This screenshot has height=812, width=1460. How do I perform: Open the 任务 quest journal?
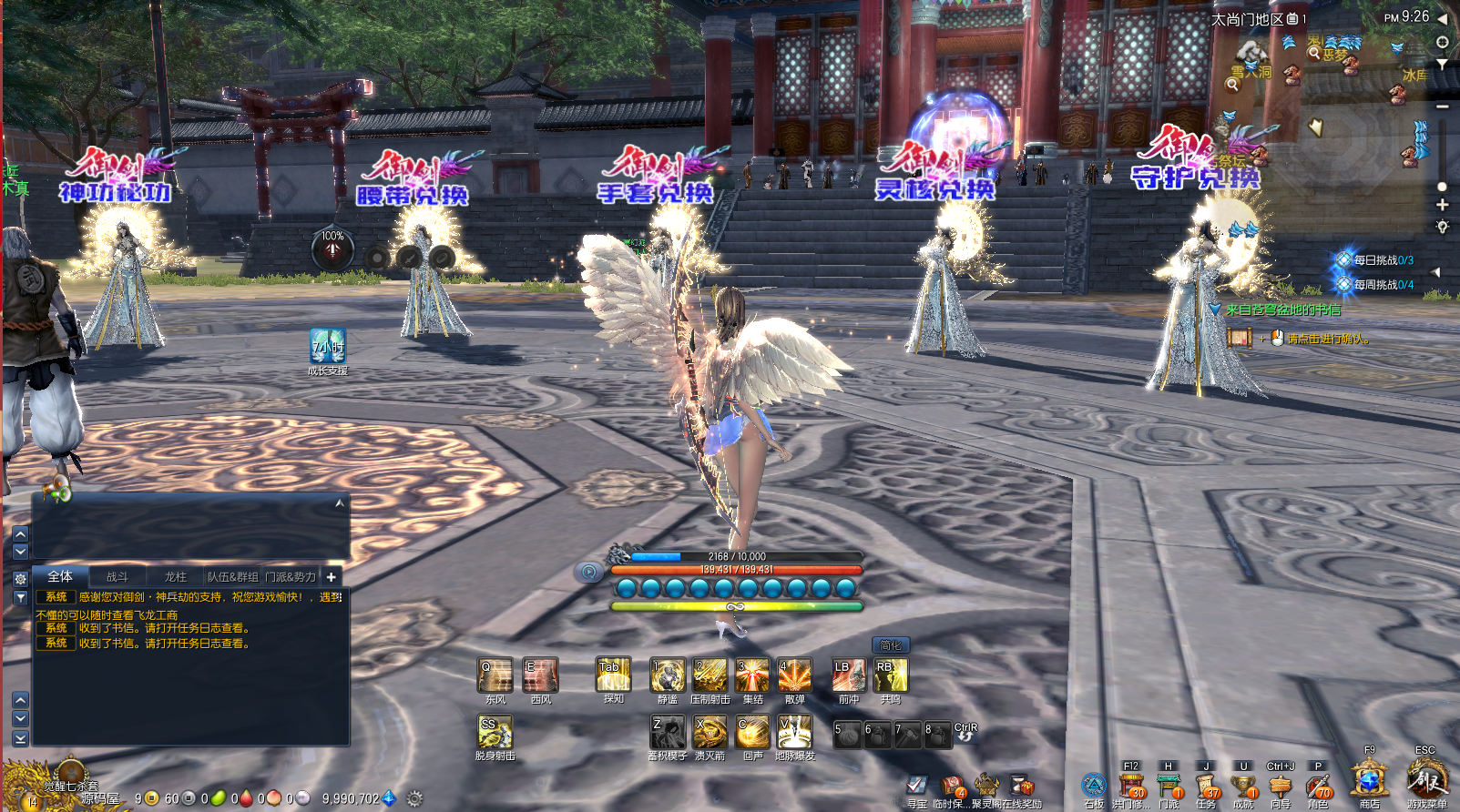(1206, 787)
